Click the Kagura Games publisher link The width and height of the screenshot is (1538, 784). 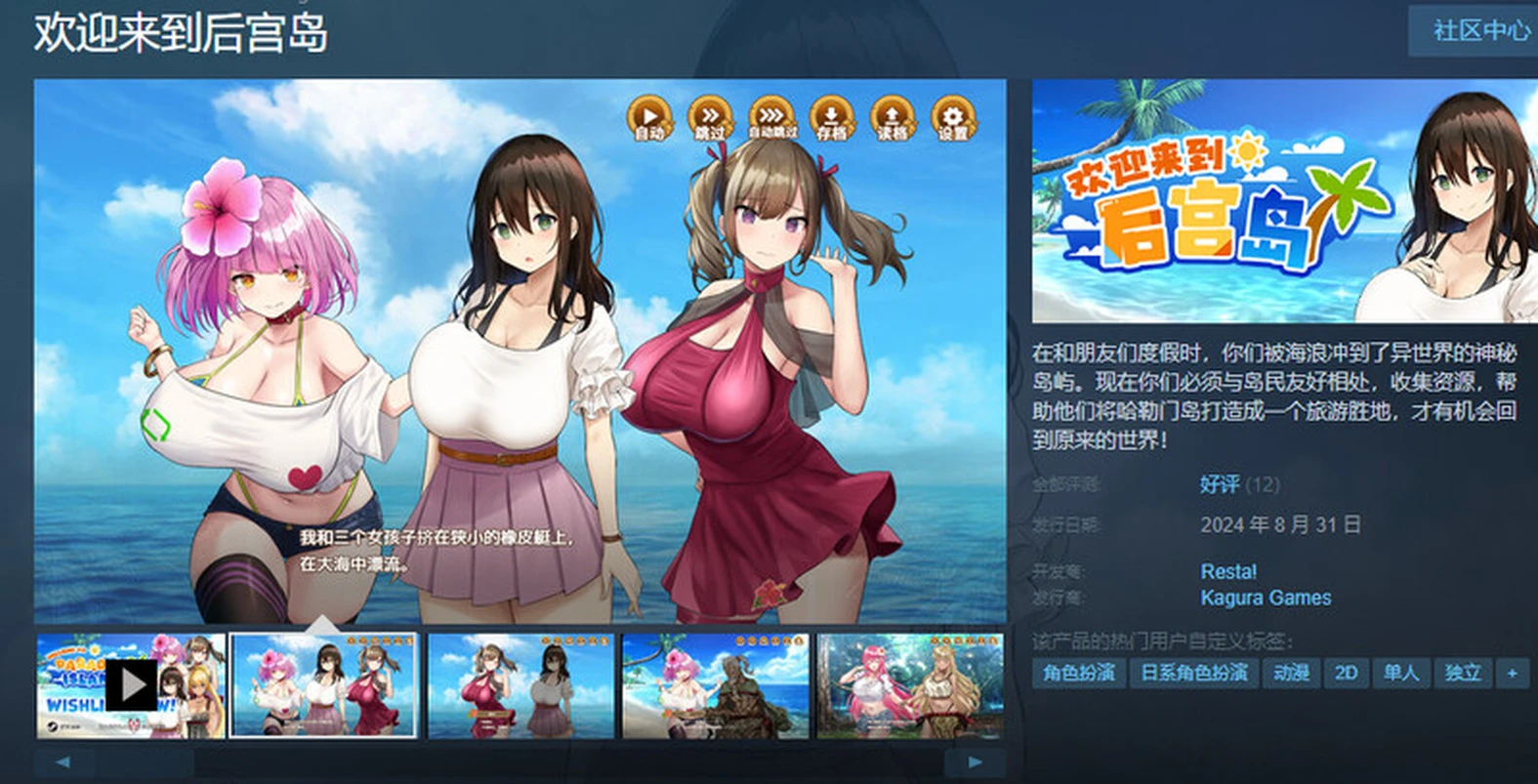pyautogui.click(x=1265, y=598)
